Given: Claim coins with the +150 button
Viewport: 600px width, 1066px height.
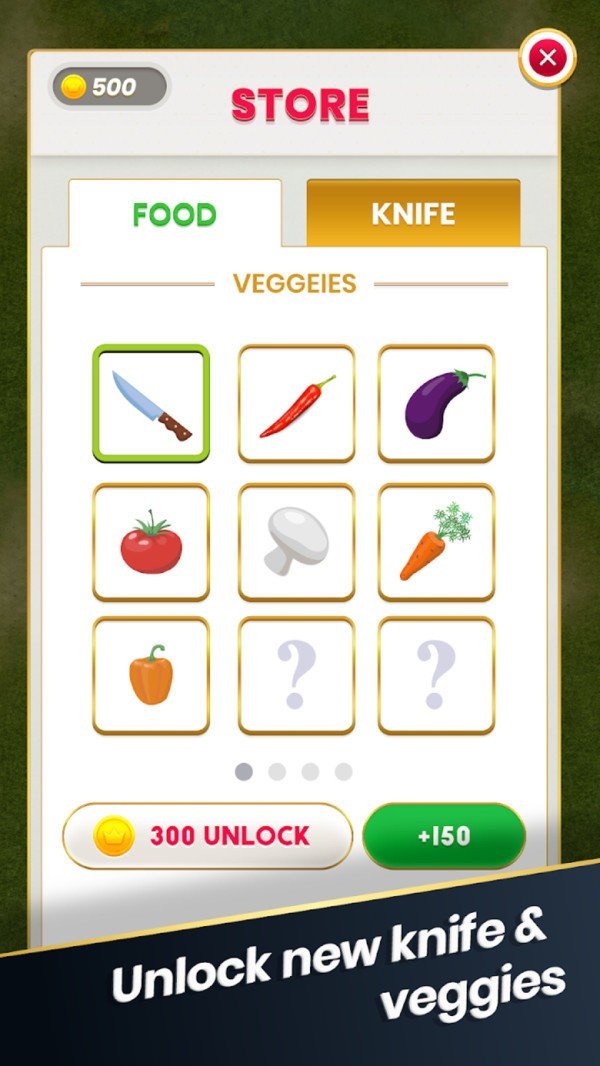Looking at the screenshot, I should click(443, 836).
